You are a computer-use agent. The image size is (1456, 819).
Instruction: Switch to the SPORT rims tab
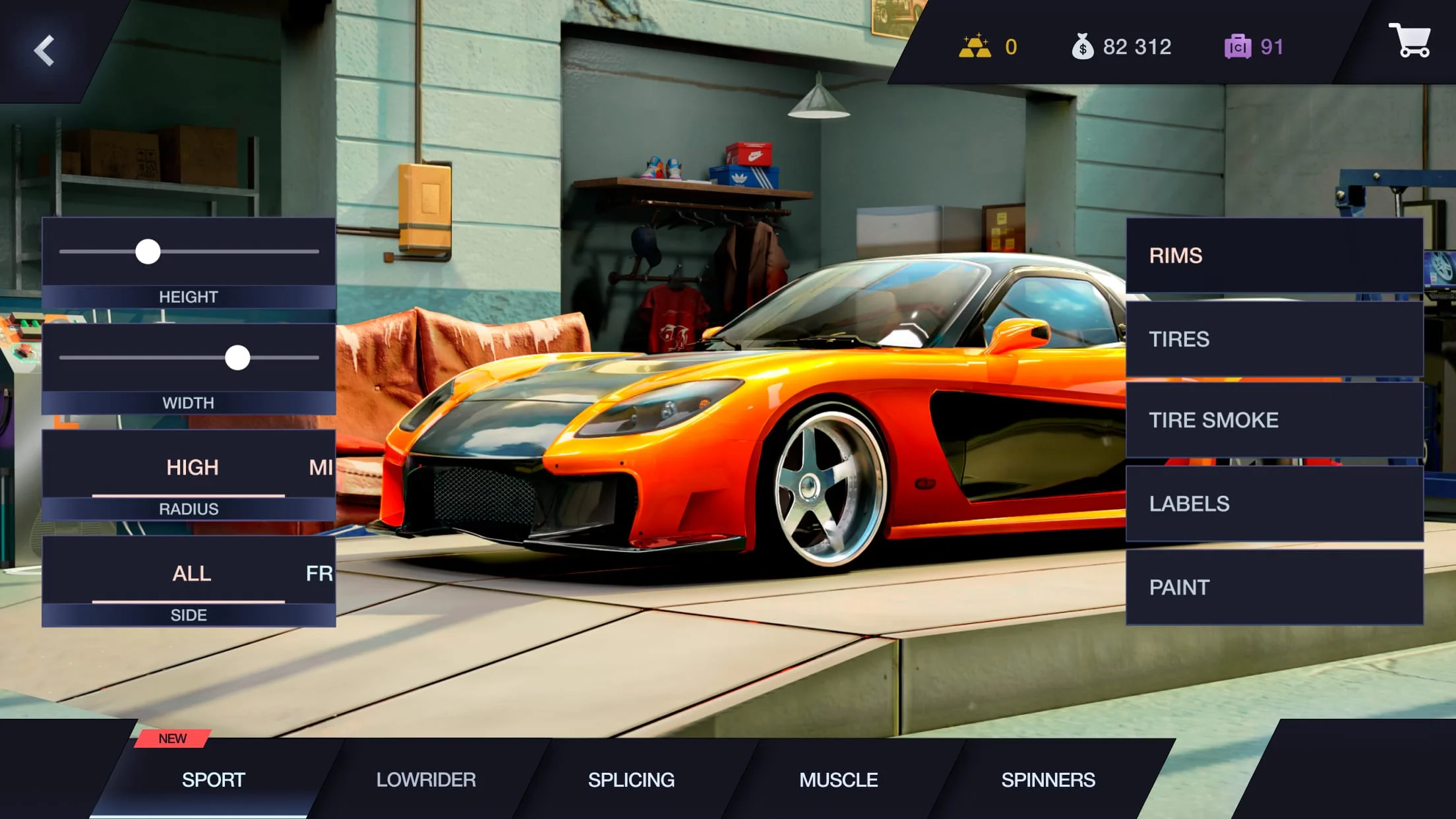pyautogui.click(x=213, y=779)
